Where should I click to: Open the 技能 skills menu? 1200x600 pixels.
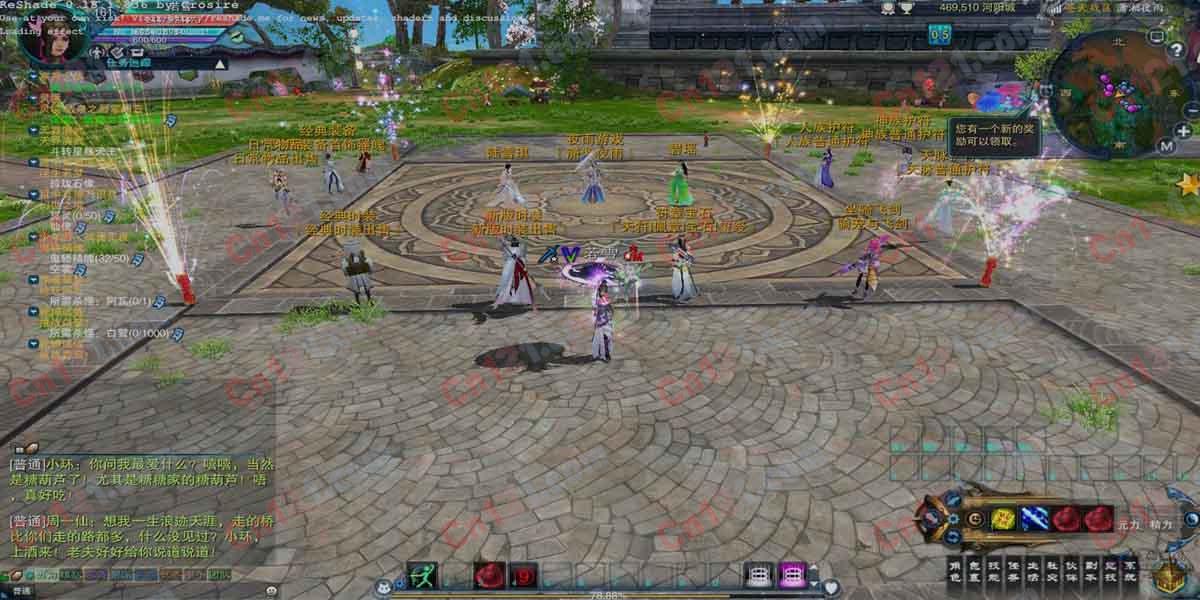coord(994,570)
